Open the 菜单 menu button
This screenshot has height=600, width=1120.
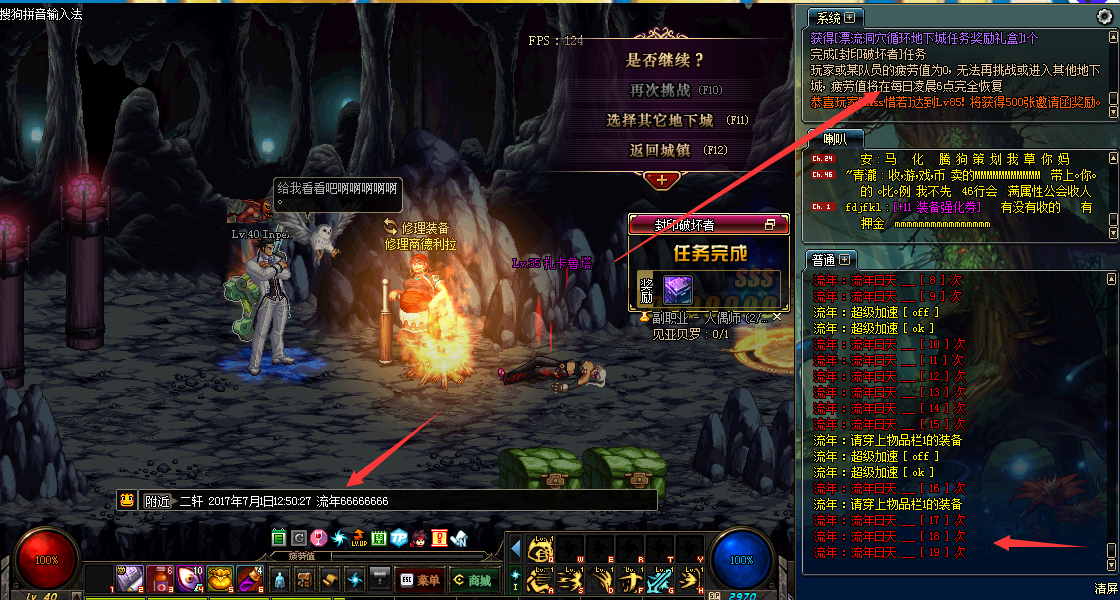point(419,579)
